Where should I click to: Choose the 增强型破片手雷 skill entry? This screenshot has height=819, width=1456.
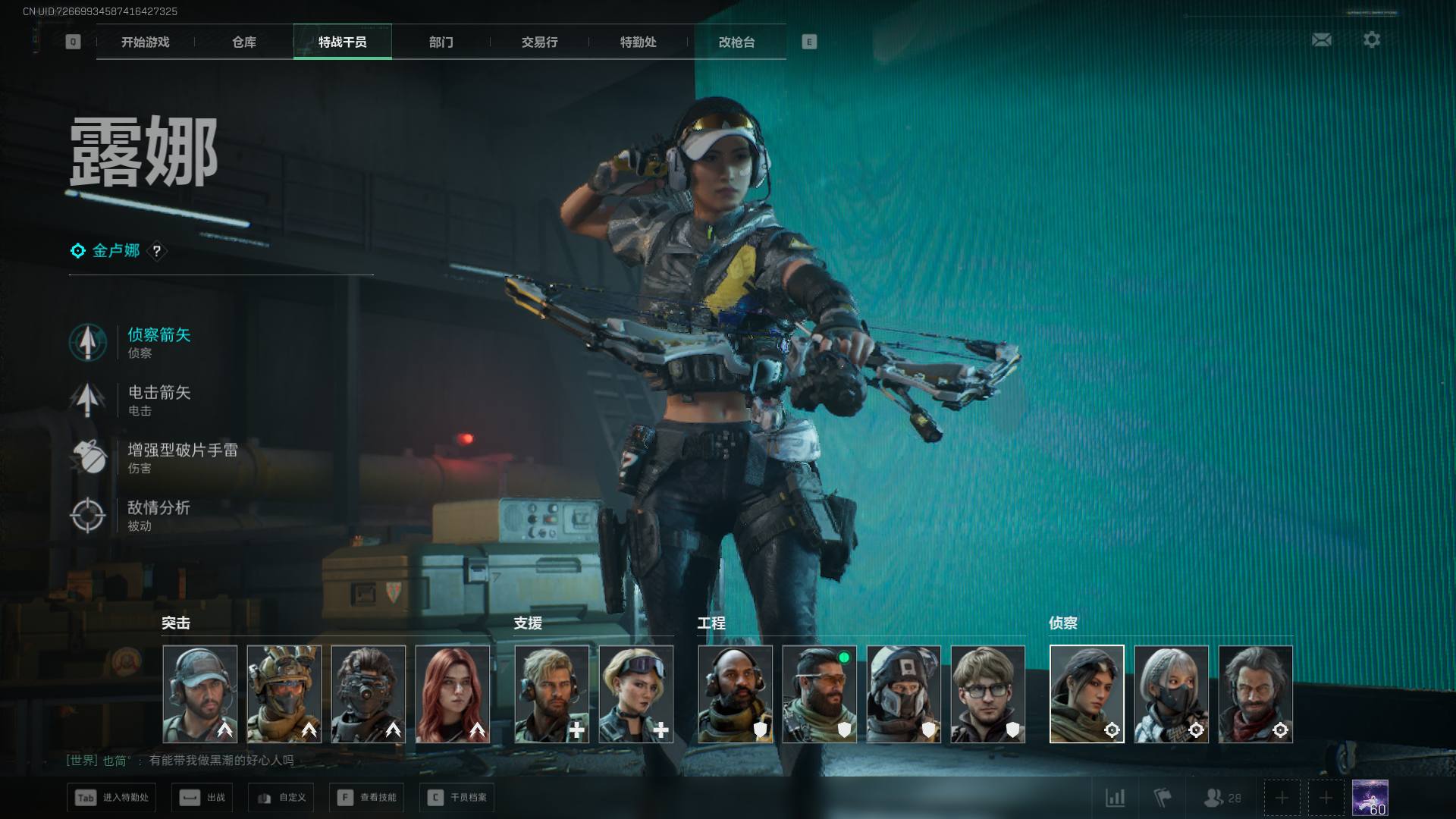point(182,457)
